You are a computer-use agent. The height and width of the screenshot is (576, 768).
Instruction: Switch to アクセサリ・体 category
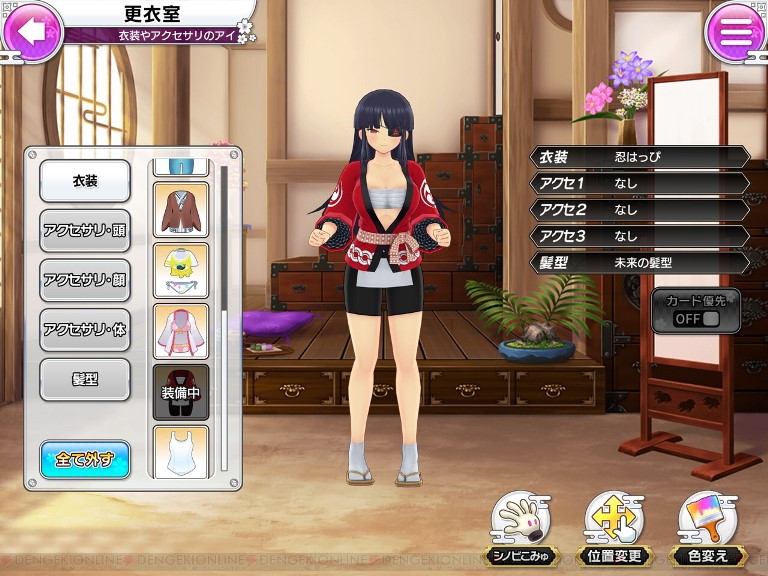pos(85,329)
